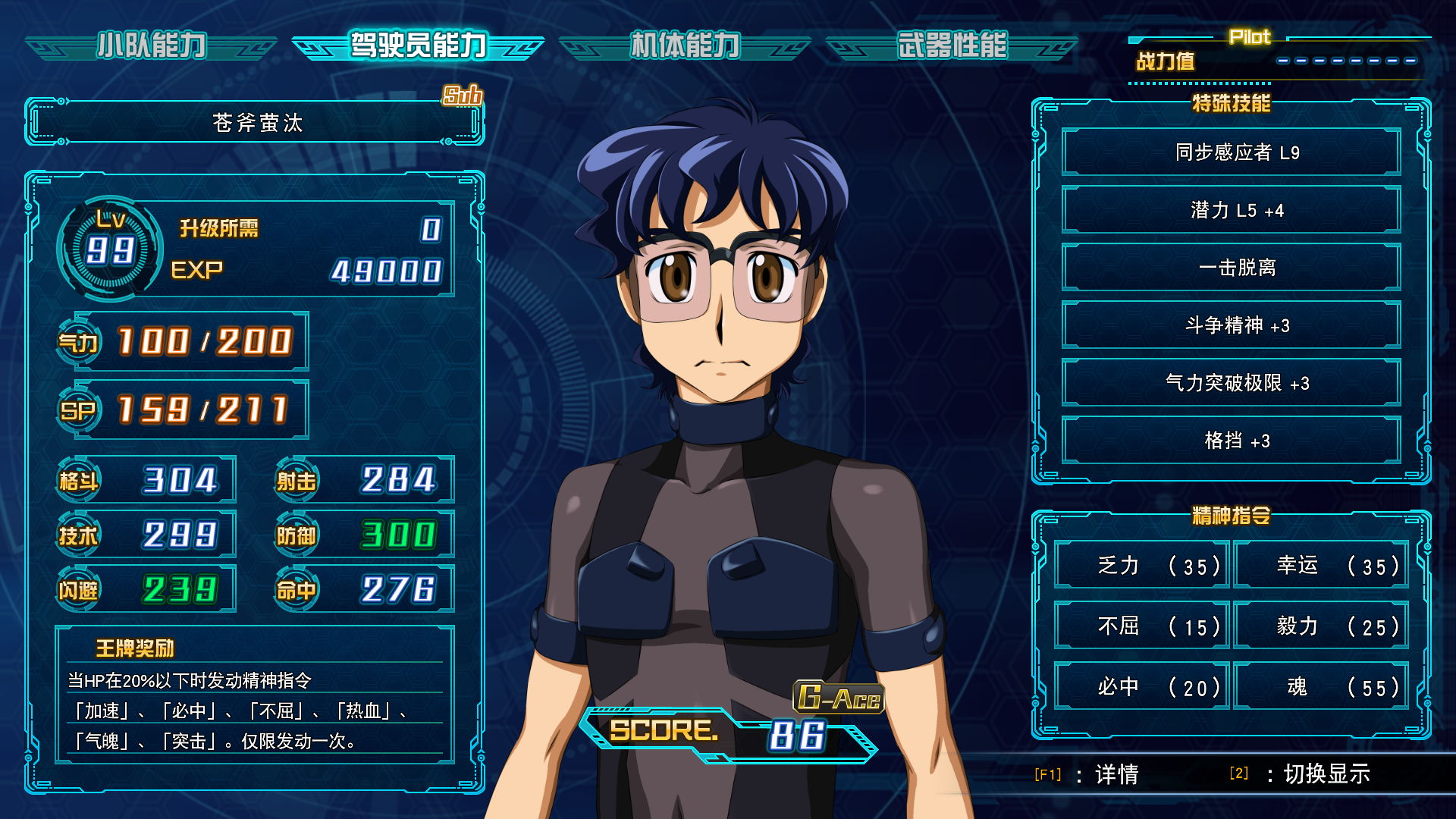The height and width of the screenshot is (819, 1456).
Task: Pick the 魂 spirit command
Action: 1320,687
